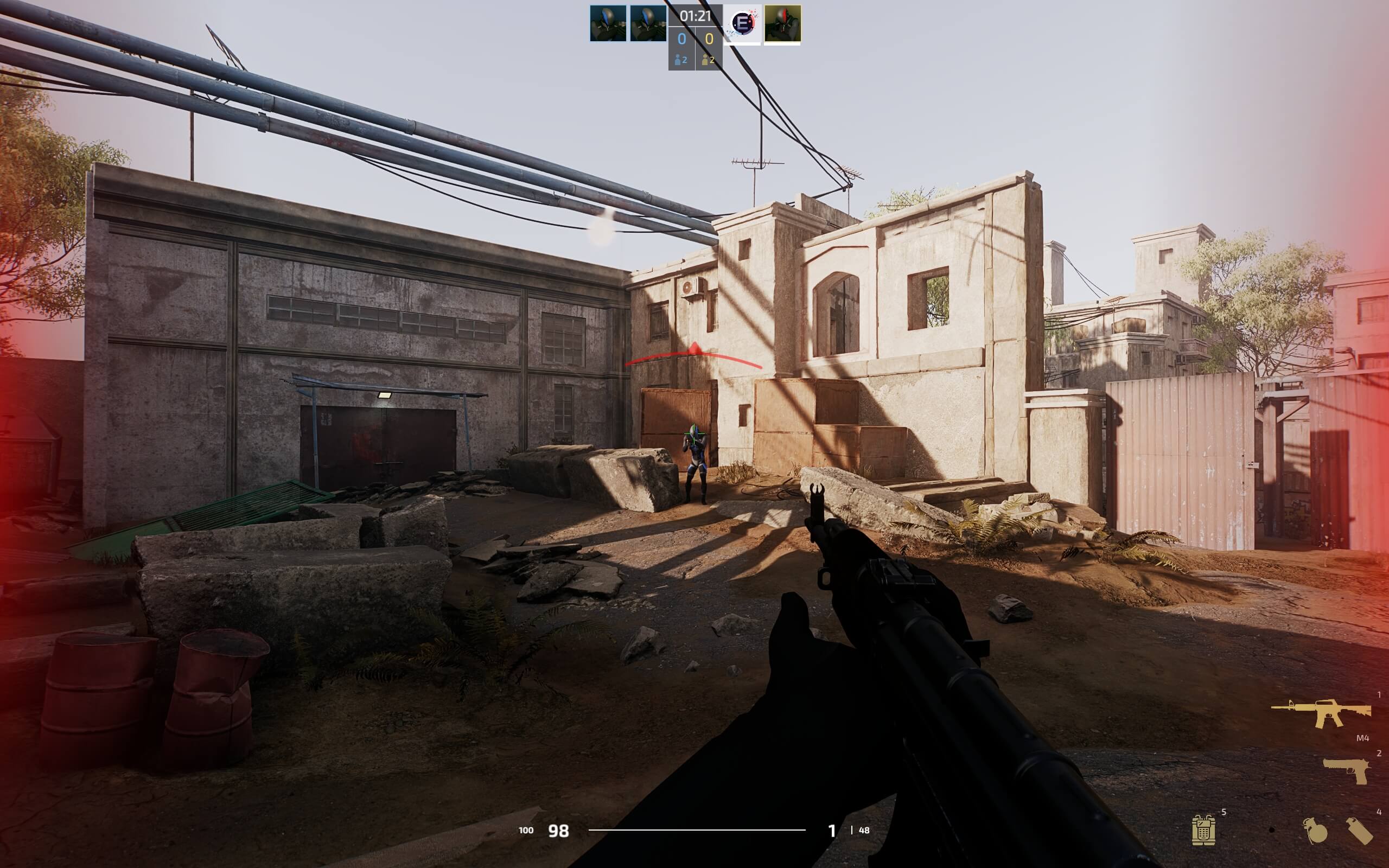Open the blue team score value 0
The image size is (1389, 868).
click(x=681, y=39)
